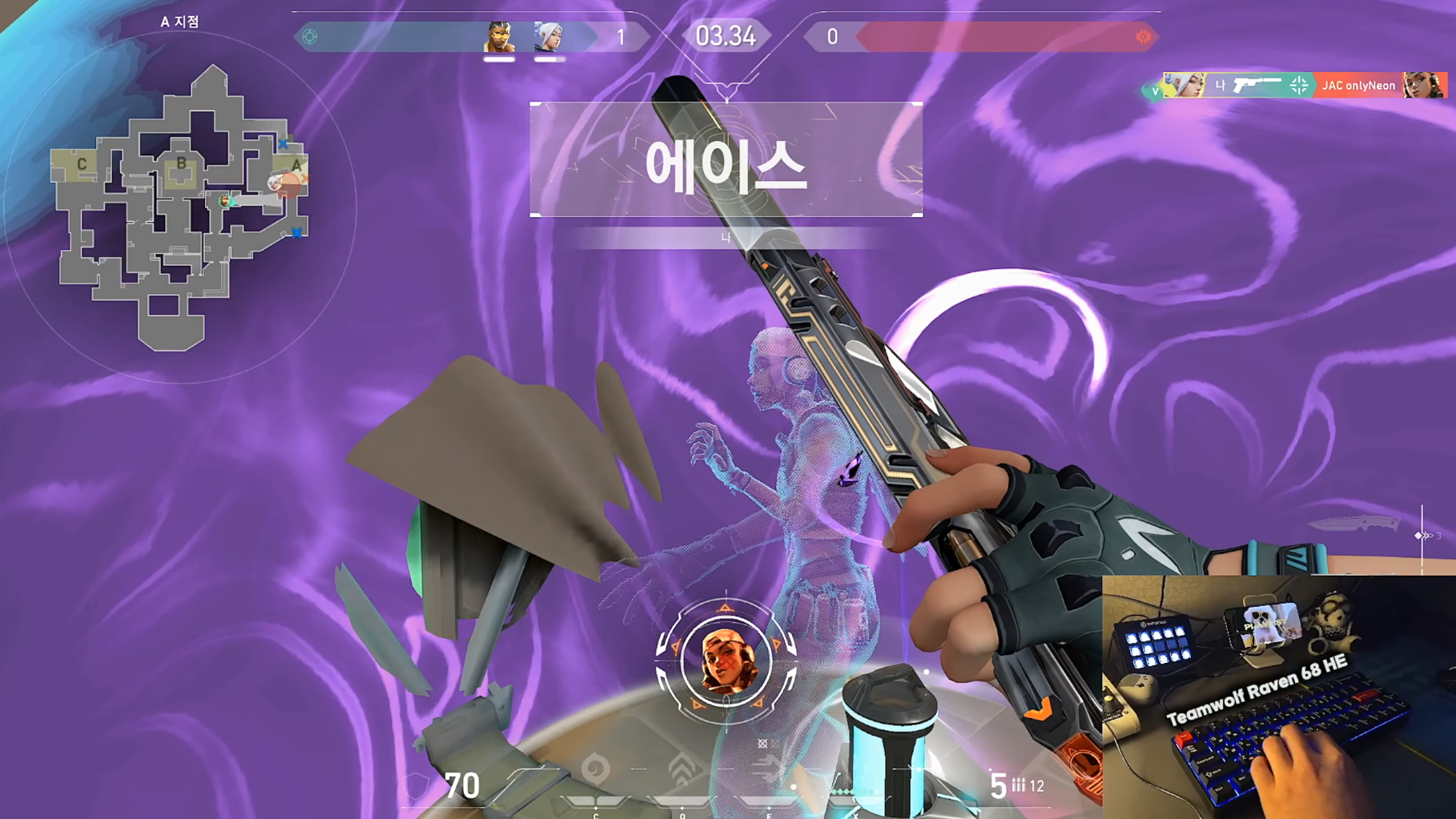
Task: Activate the Cloudburst swirl ability
Action: point(595,769)
